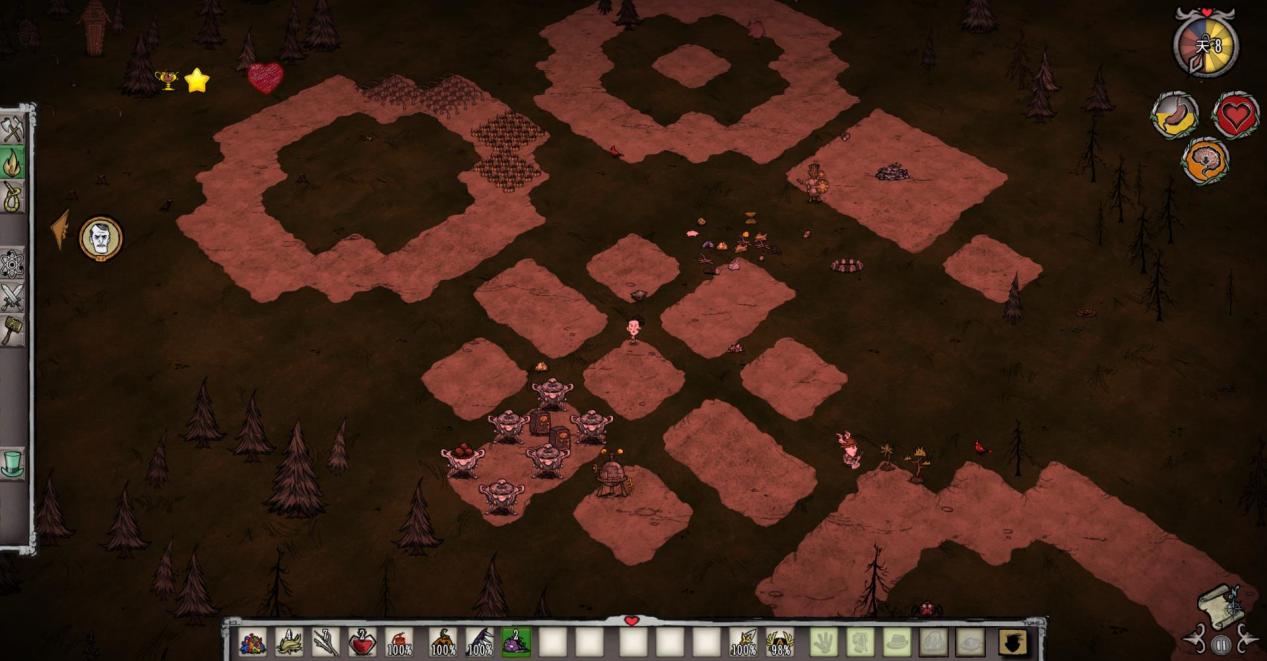Pick the cut grass stack slot
Screen dimensions: 1267x661
[290, 642]
